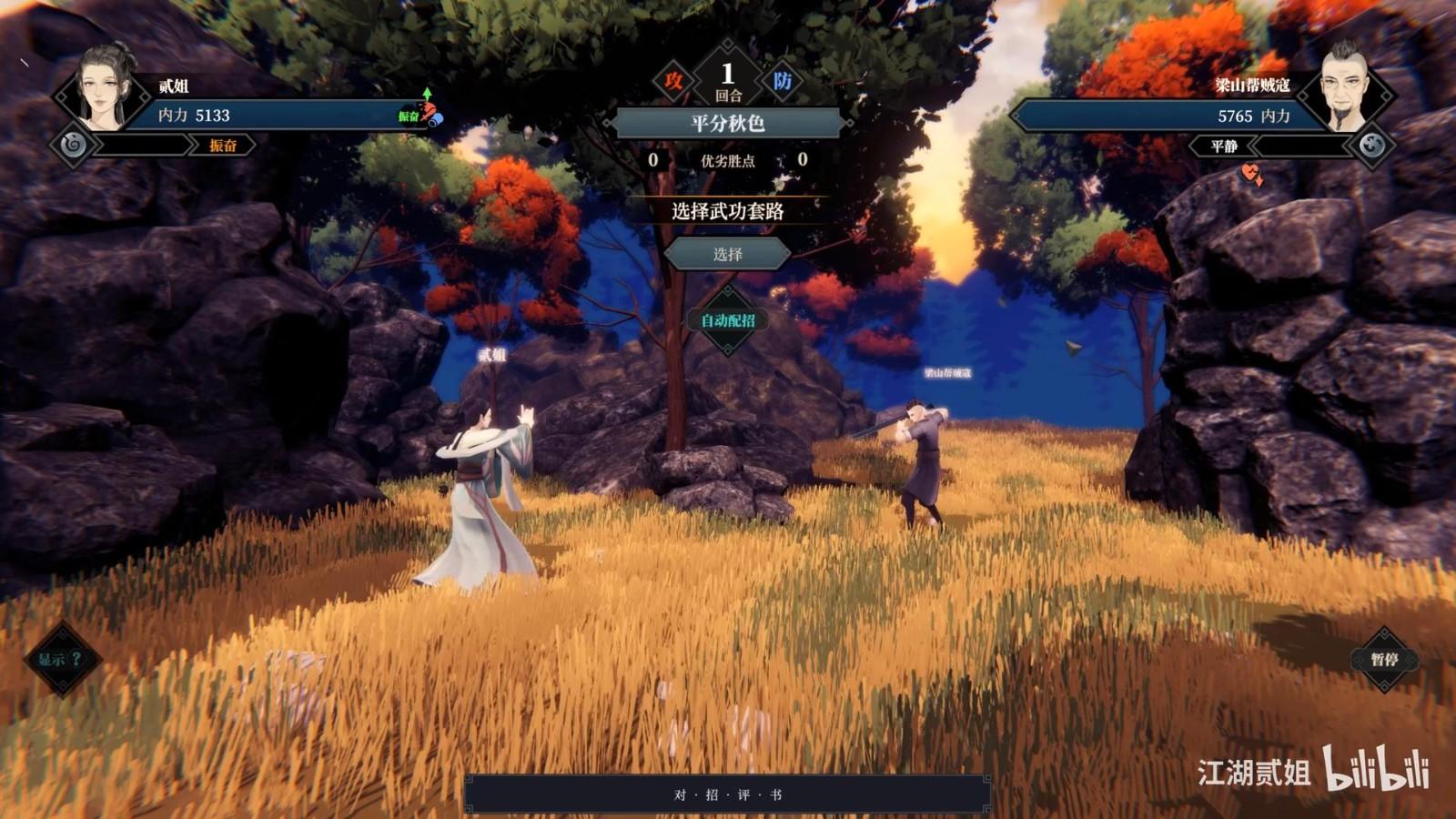This screenshot has height=819, width=1456.
Task: Inspect the enemy's 平静 mood label
Action: pos(1224,146)
